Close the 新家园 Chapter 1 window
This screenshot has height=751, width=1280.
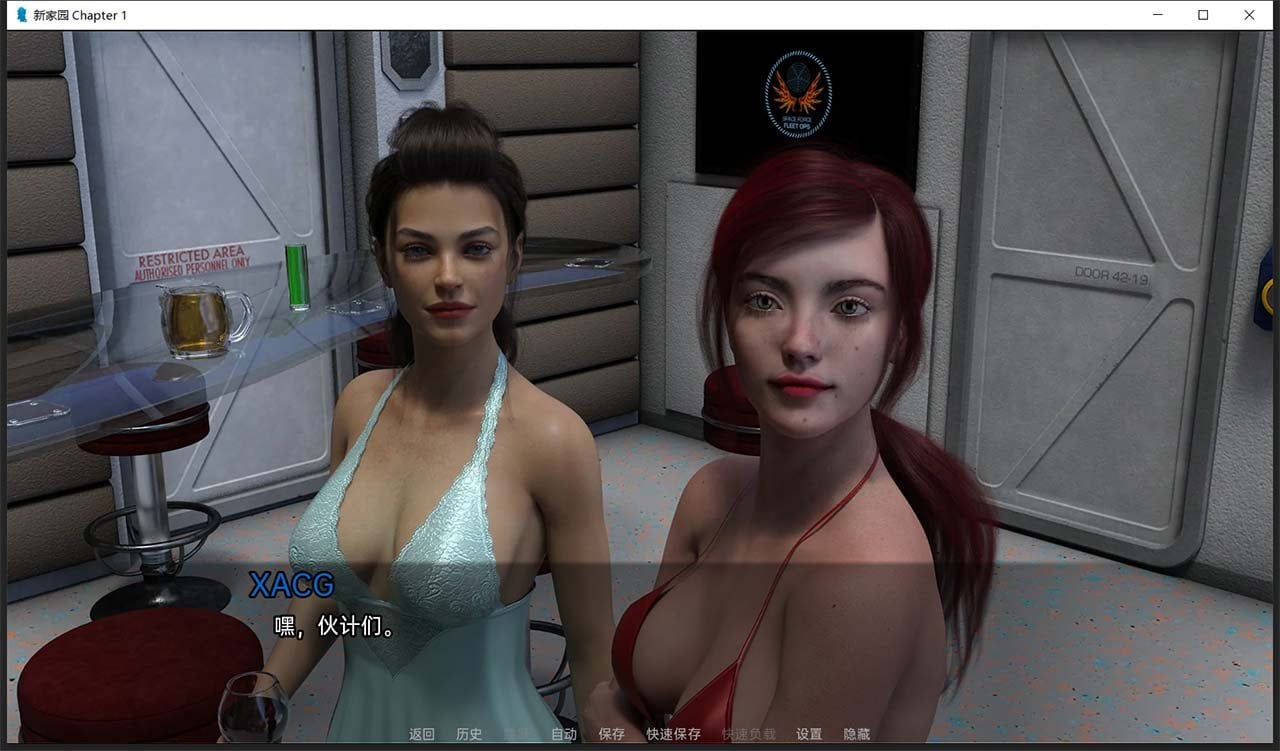pos(1249,15)
